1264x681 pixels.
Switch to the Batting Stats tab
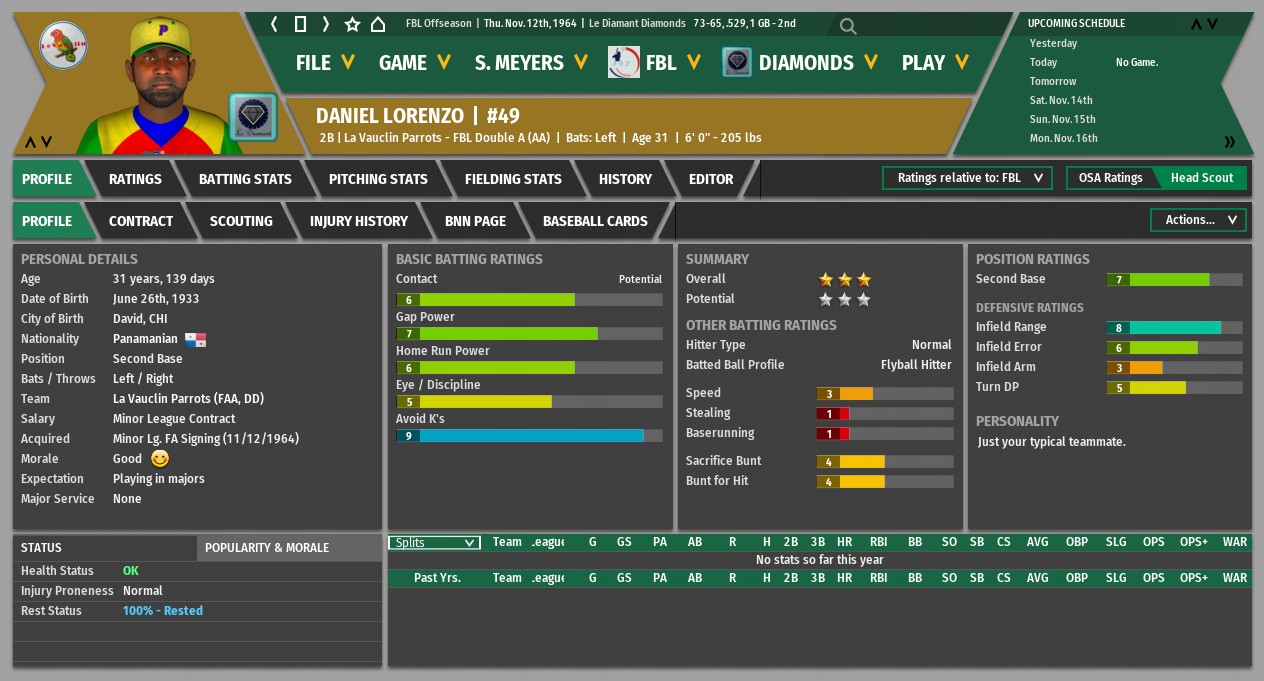[245, 179]
